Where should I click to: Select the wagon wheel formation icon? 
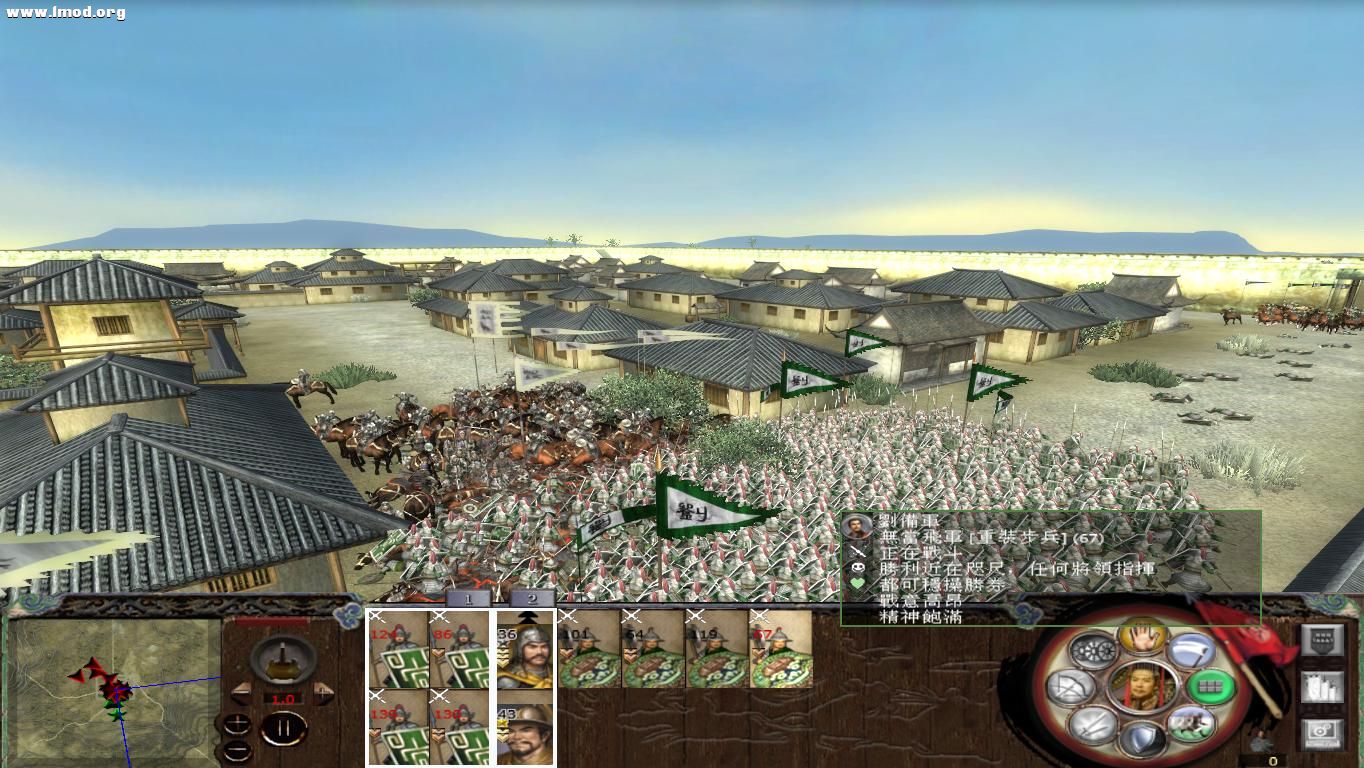(x=1095, y=650)
